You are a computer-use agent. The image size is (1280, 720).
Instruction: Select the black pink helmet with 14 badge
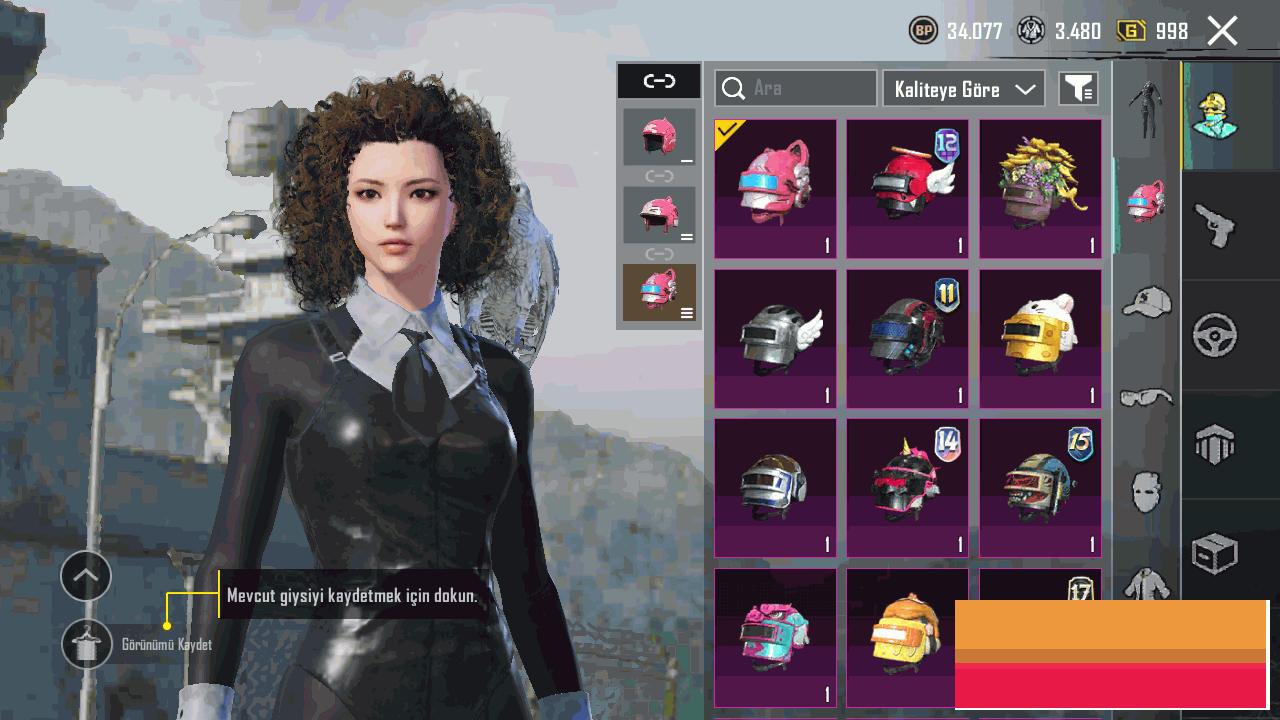pos(907,488)
